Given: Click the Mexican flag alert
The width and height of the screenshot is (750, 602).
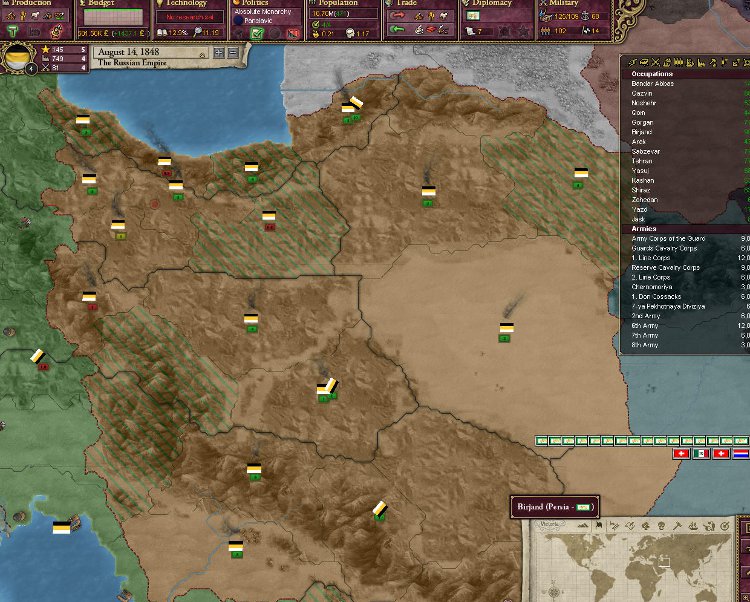Looking at the screenshot, I should [x=703, y=453].
